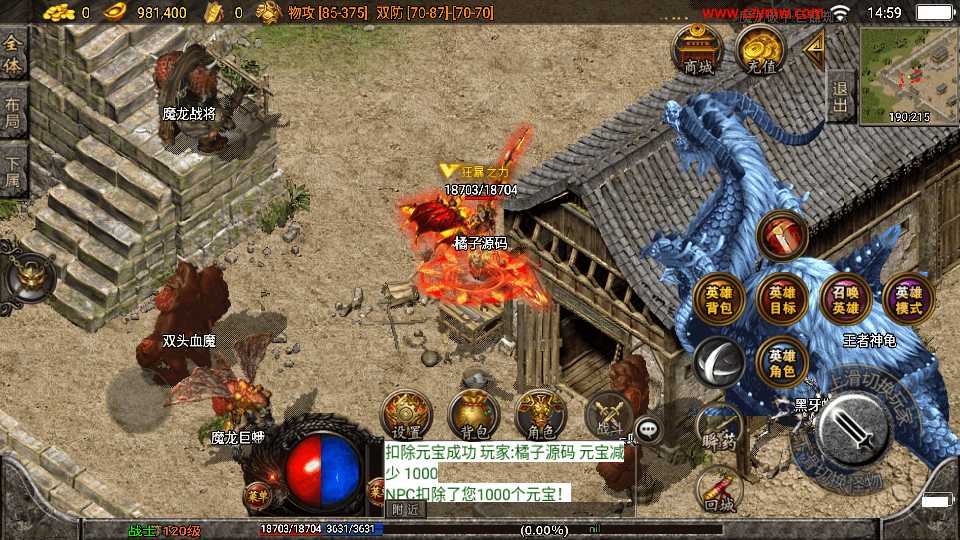Toggle the 英雄模式 hero mode
Screen dimensions: 960x540
pyautogui.click(x=908, y=300)
